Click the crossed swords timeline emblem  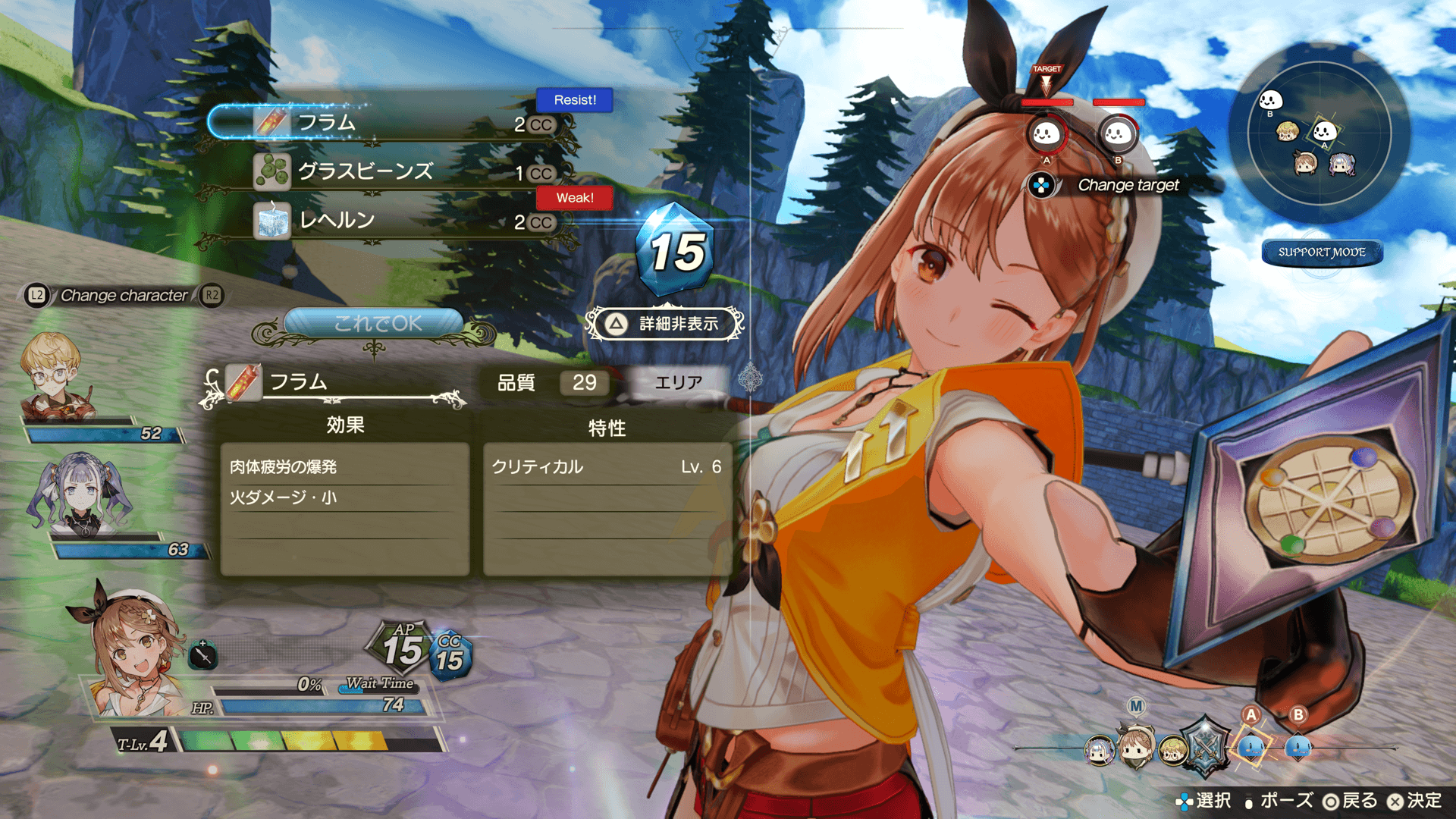pos(1206,747)
